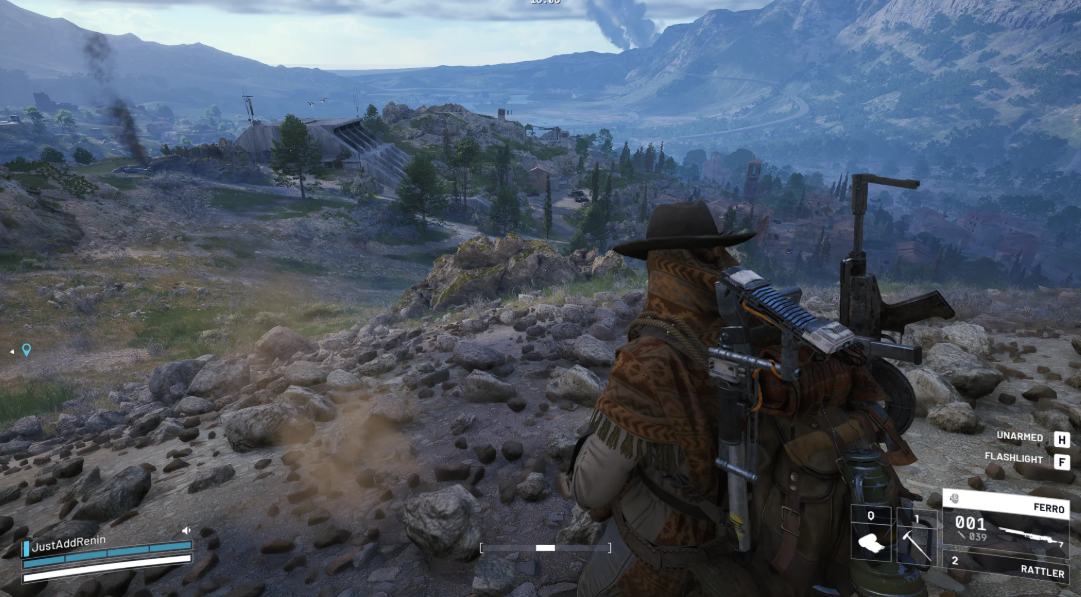The height and width of the screenshot is (597, 1081).
Task: Choose the hammer tool slot
Action: 916,538
